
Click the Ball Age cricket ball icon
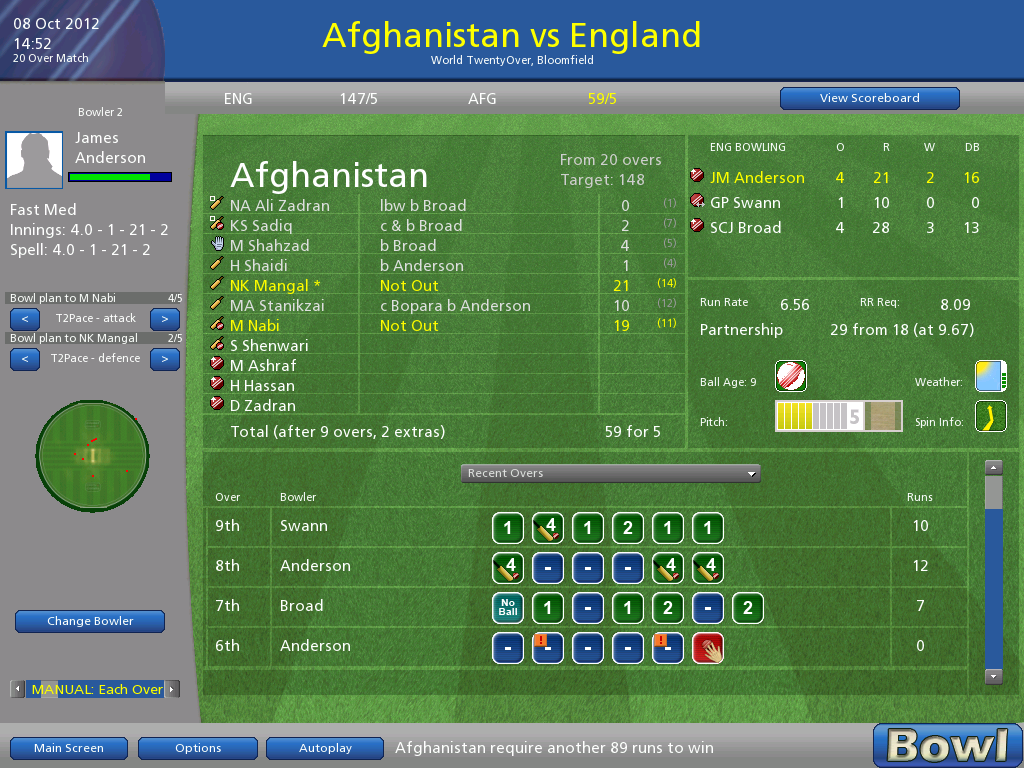click(x=791, y=376)
